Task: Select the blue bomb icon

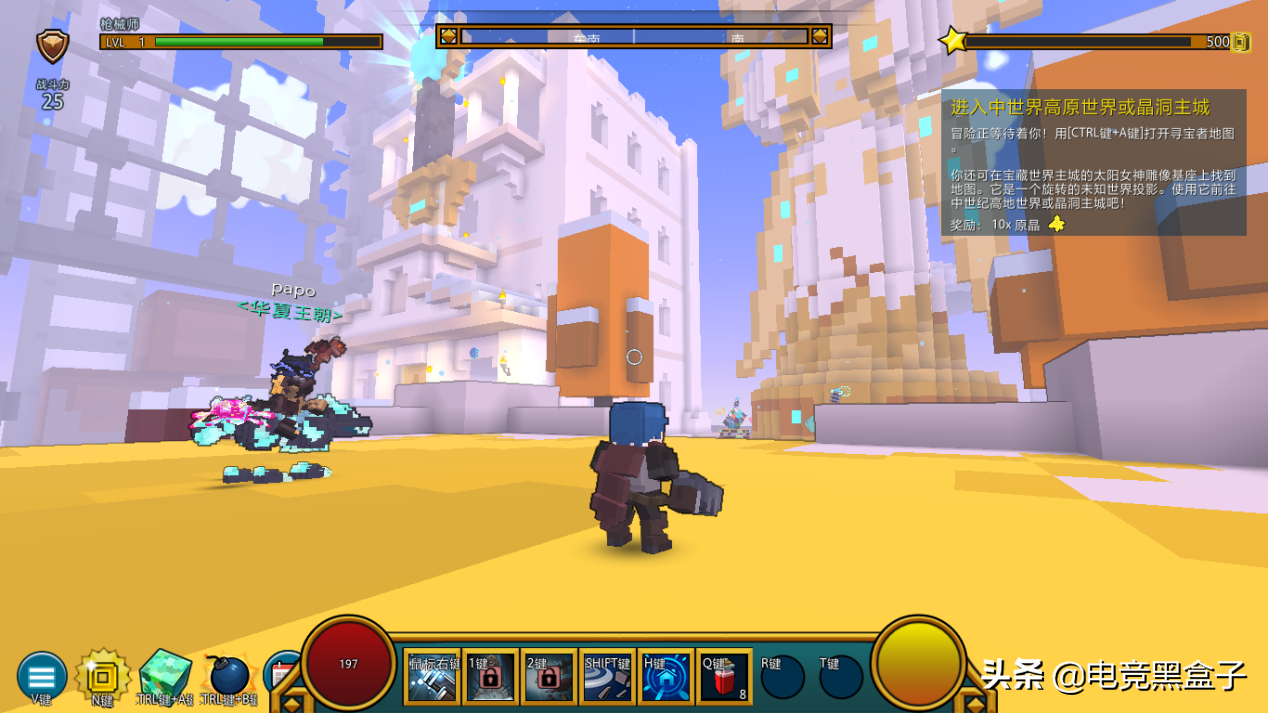Action: pos(228,676)
